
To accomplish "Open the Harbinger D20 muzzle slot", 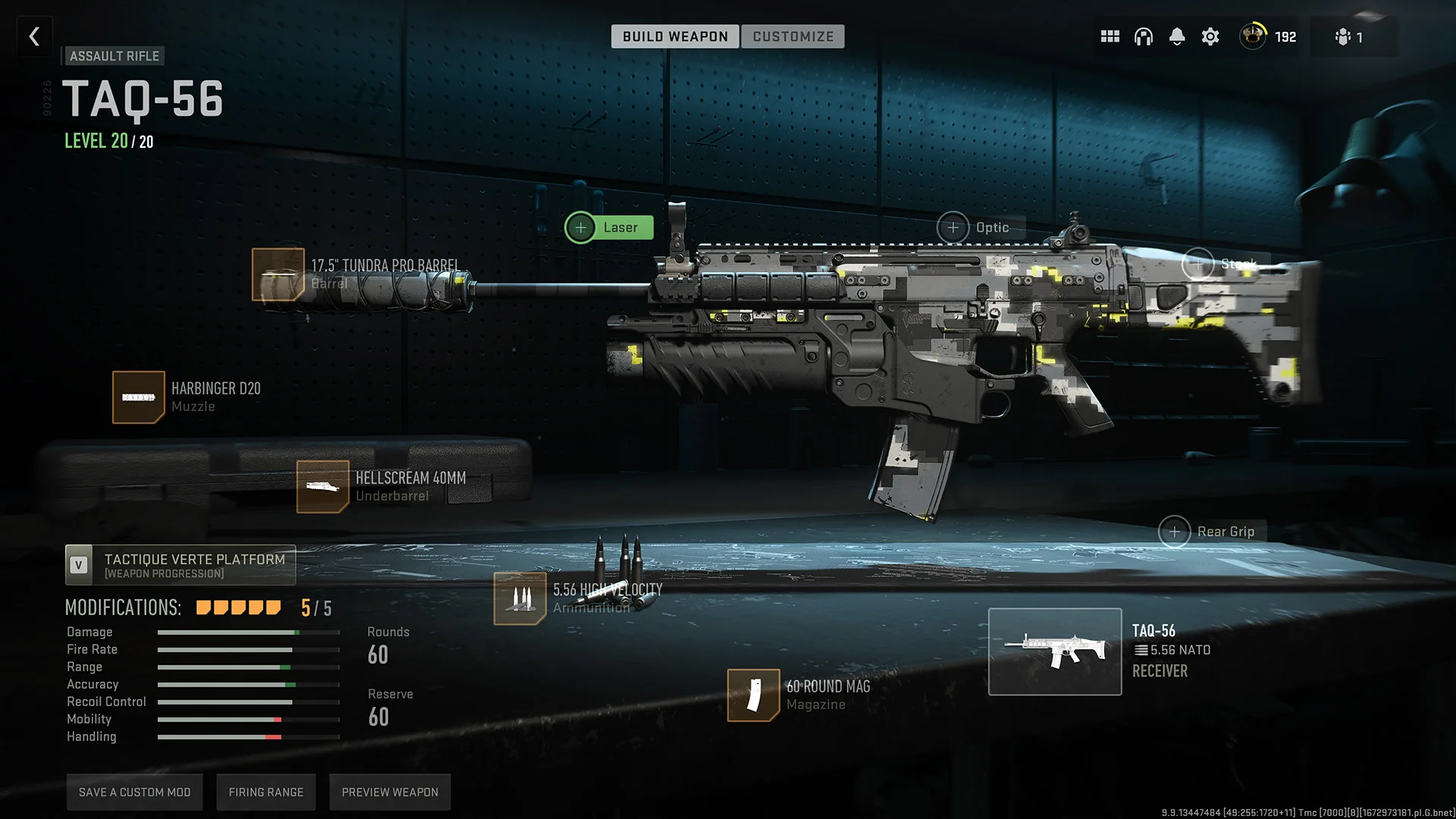I will 139,397.
